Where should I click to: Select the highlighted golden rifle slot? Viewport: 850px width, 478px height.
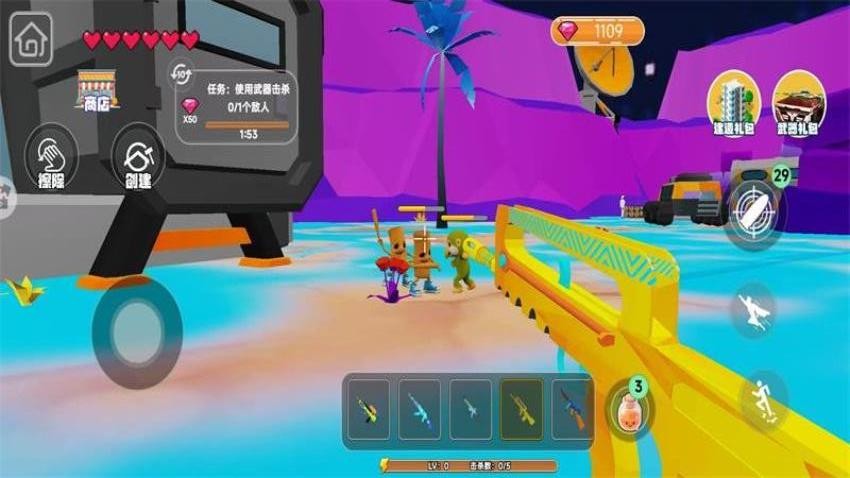coord(522,409)
